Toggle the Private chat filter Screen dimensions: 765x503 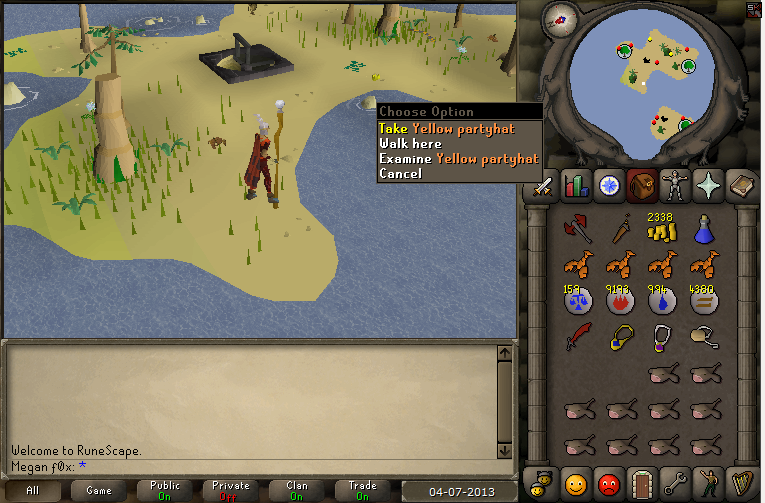pyautogui.click(x=230, y=491)
